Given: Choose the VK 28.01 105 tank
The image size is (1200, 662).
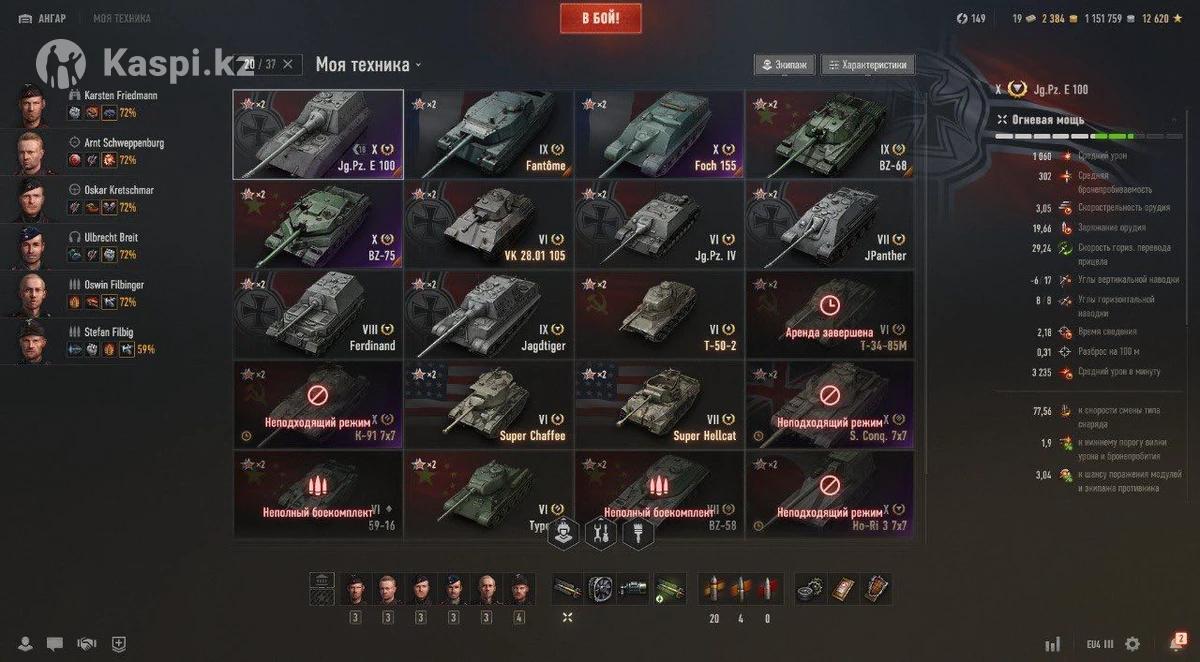Looking at the screenshot, I should [489, 224].
